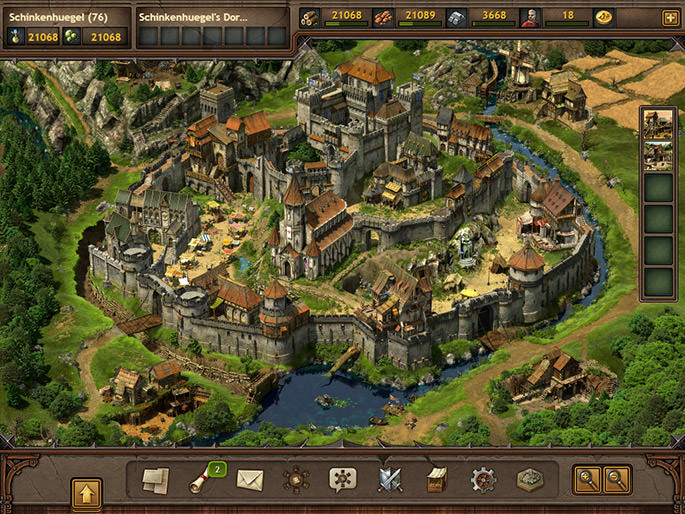Open the world map tile icon
685x514 pixels.
530,480
